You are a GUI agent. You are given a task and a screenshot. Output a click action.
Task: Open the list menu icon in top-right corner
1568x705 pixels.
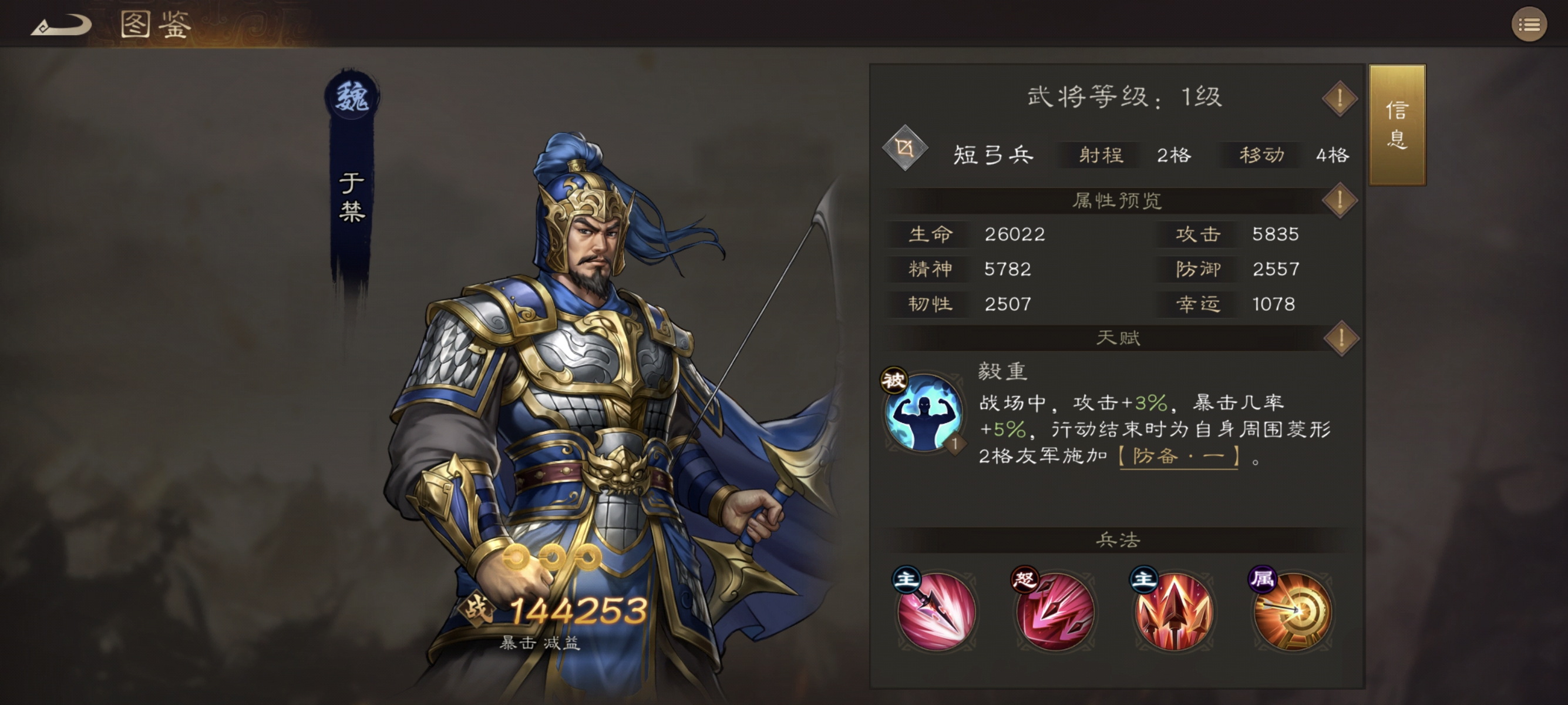(x=1529, y=24)
